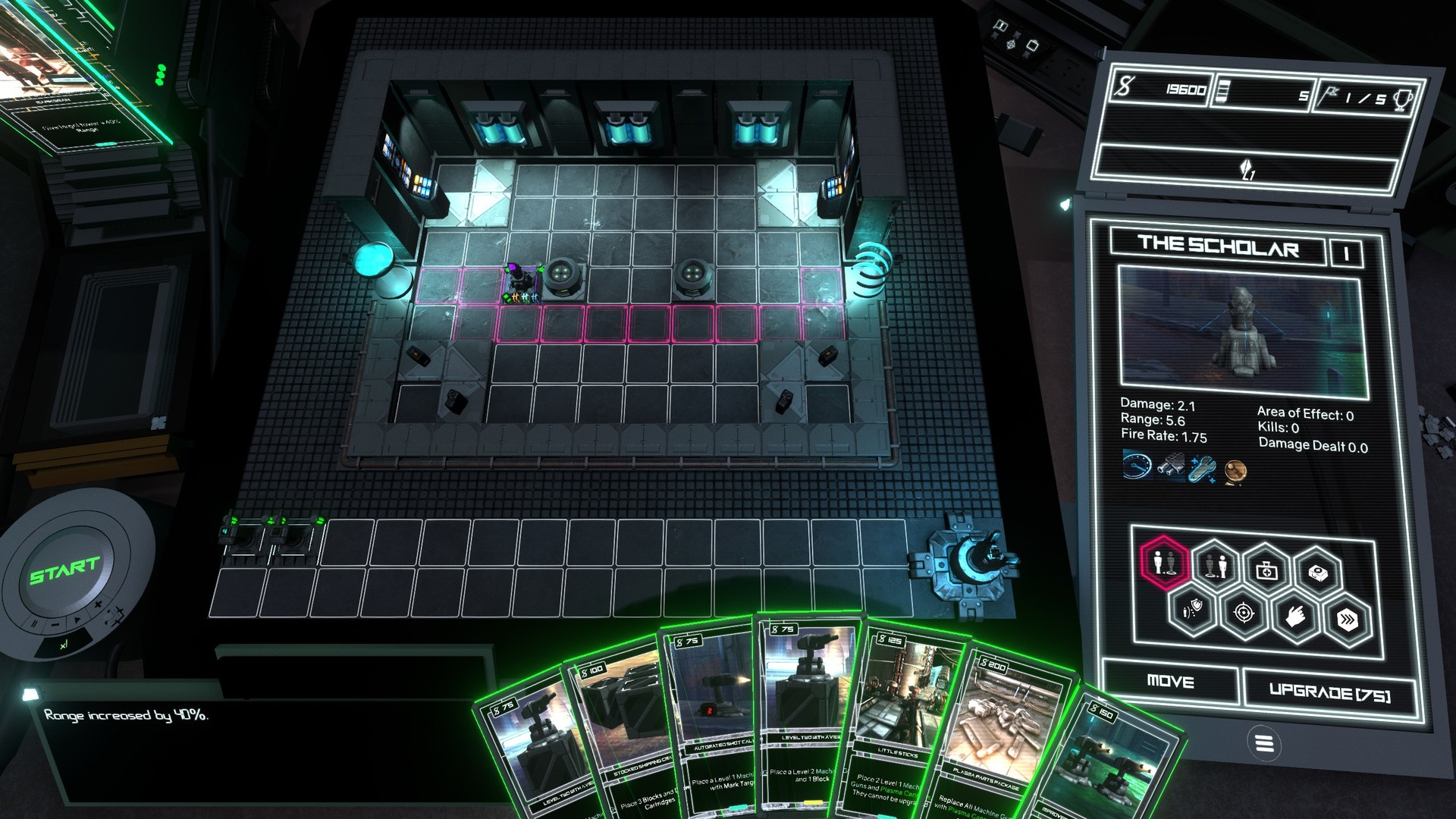The image size is (1456, 819).
Task: Expand the x1 game speed selector
Action: point(64,645)
